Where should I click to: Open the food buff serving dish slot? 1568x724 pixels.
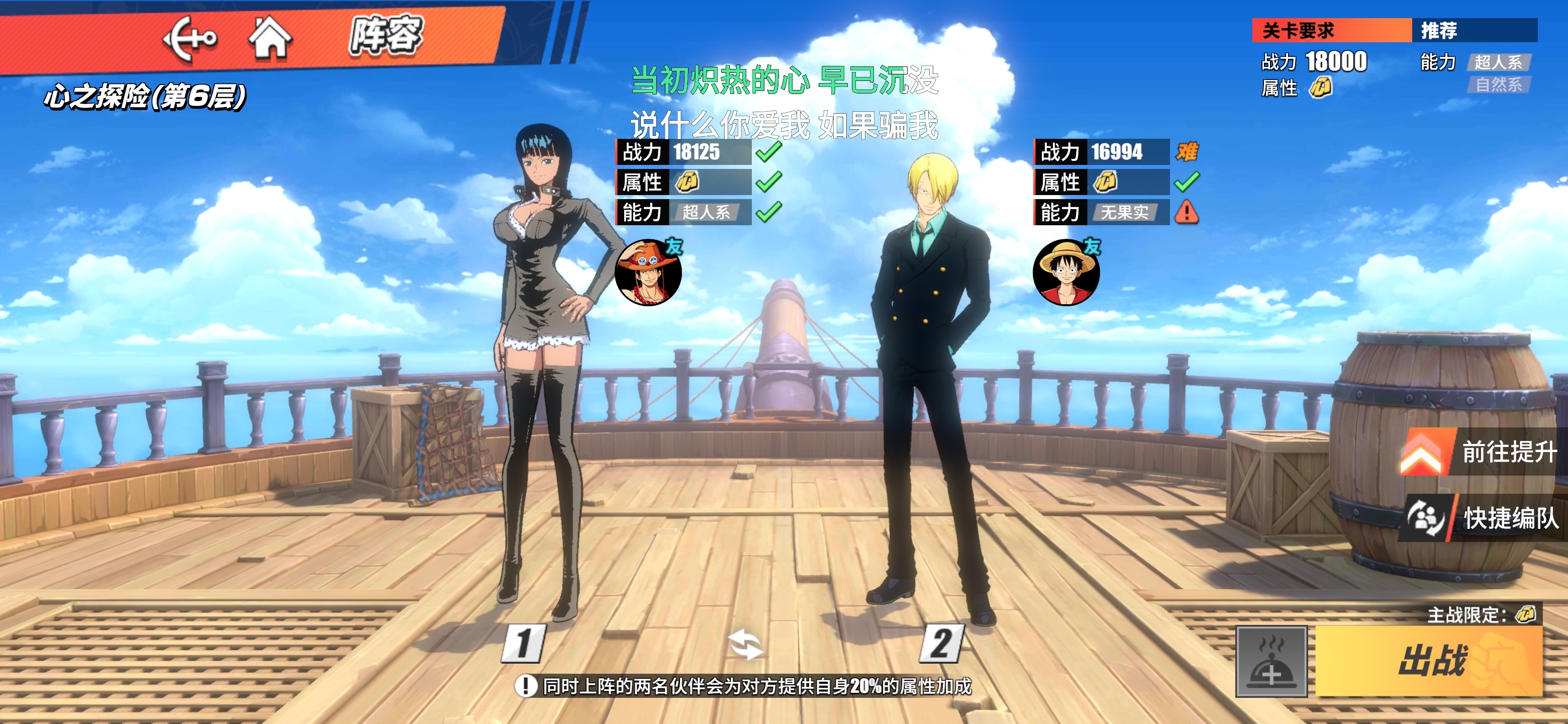[x=1271, y=661]
